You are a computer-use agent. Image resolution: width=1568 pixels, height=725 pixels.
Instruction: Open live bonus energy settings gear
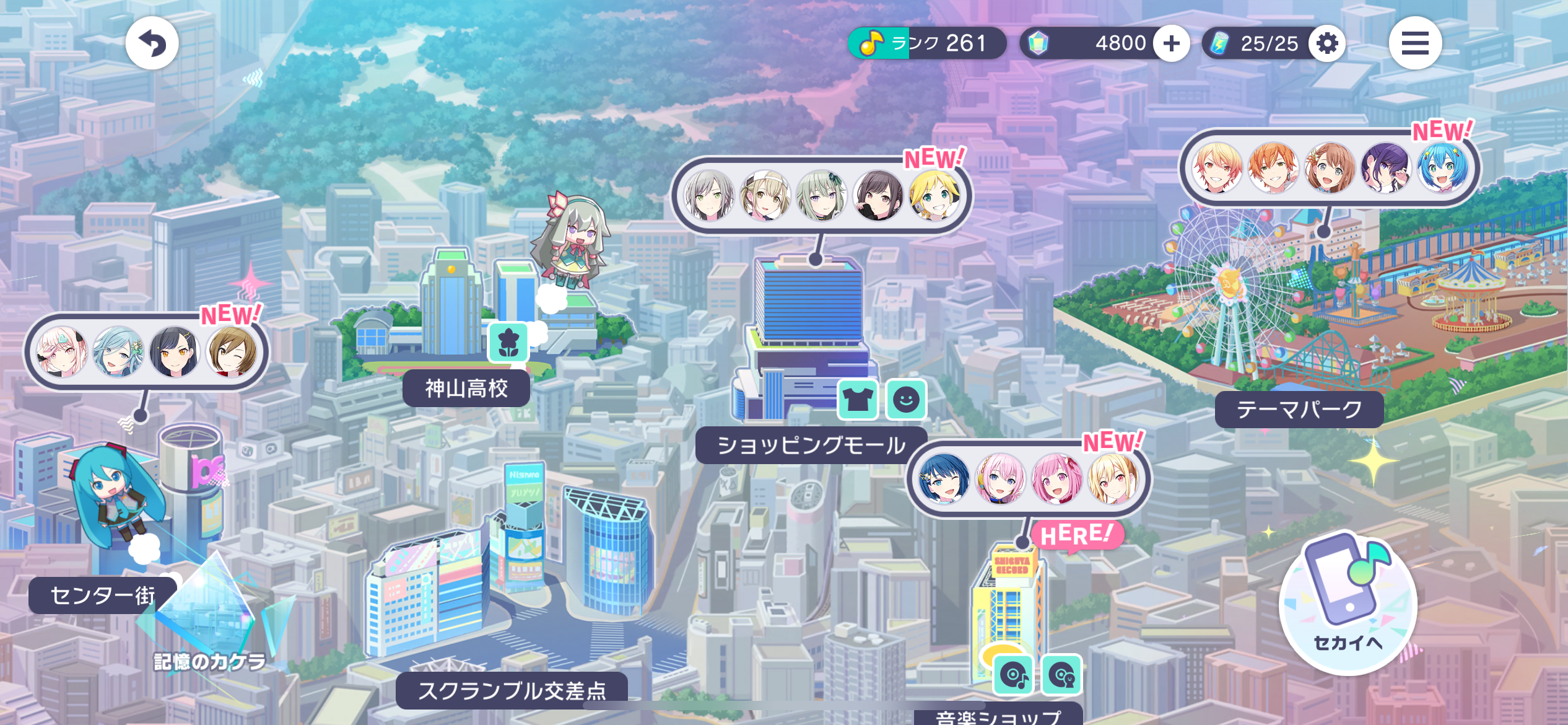pos(1327,43)
